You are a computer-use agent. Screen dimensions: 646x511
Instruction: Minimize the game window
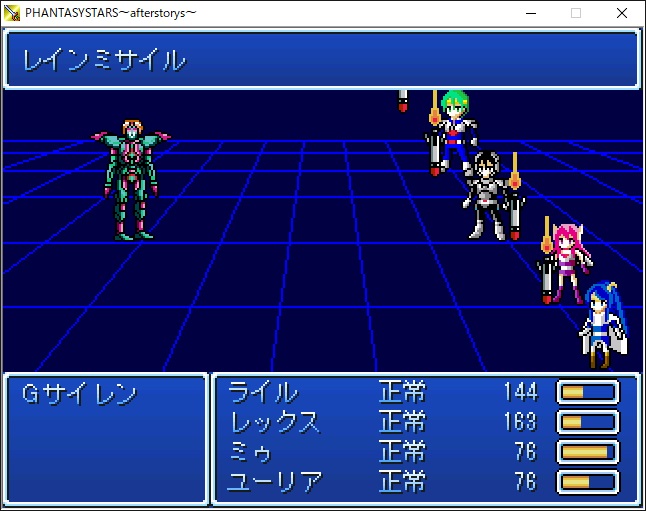(530, 13)
